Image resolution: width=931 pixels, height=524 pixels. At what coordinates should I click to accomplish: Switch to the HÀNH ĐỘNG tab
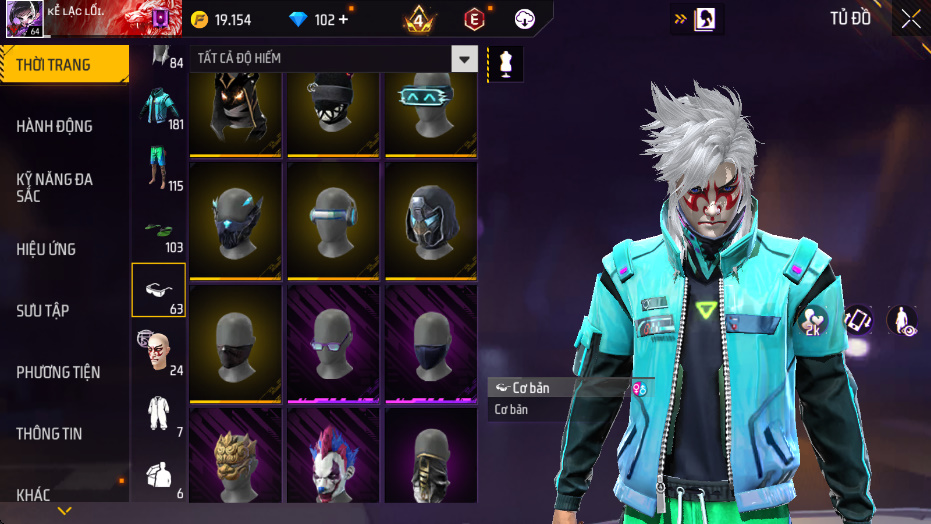(55, 126)
